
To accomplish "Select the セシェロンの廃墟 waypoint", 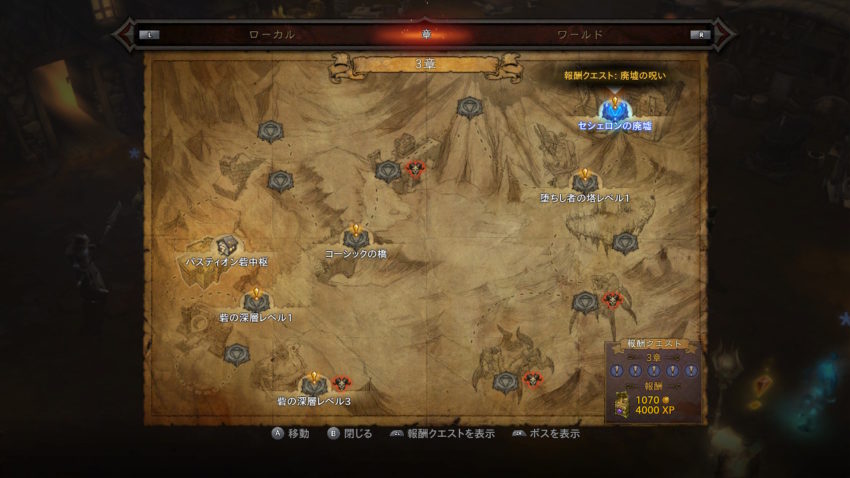I will pos(614,110).
